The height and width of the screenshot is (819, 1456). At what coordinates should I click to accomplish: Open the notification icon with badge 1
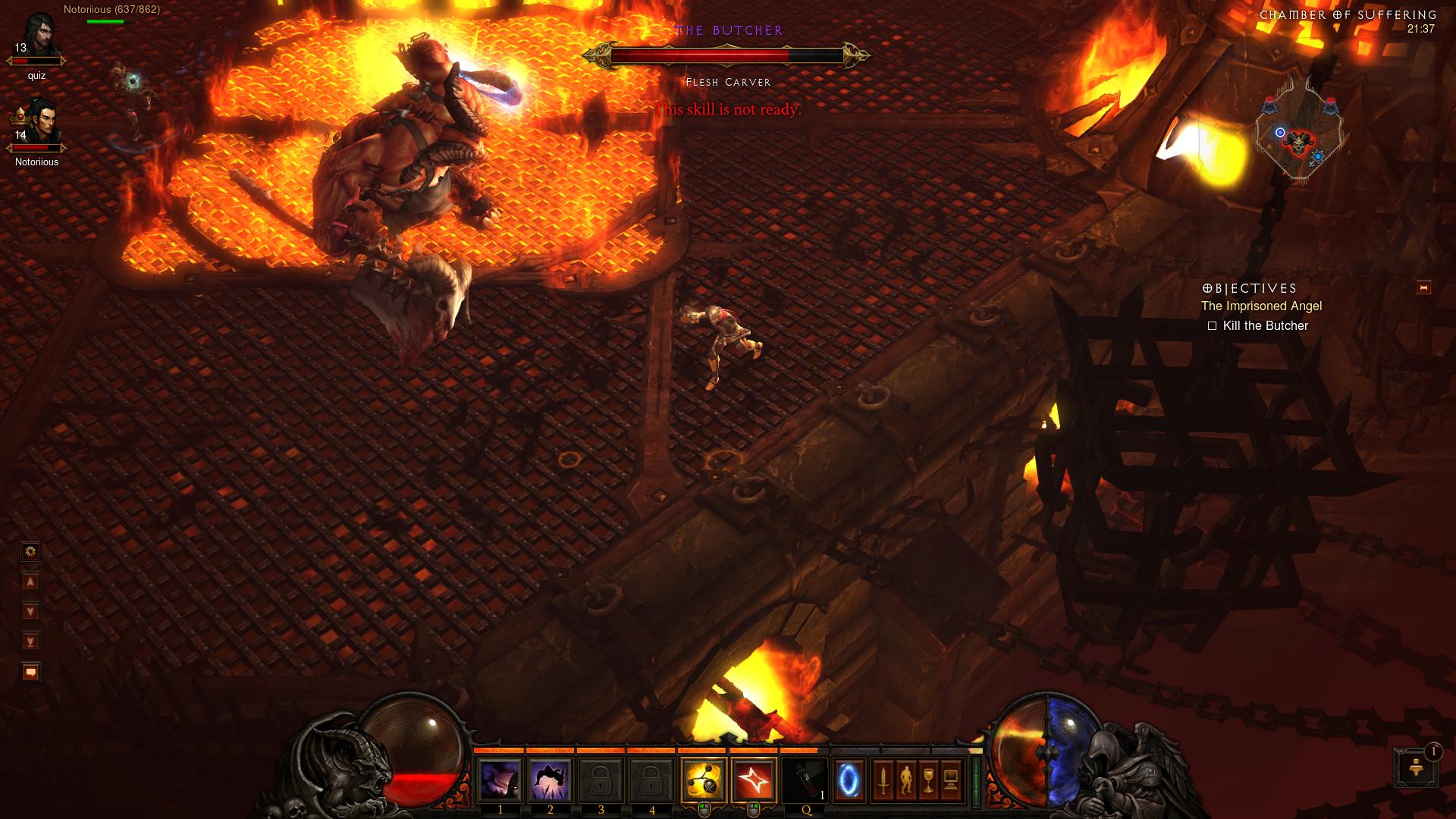tap(1415, 767)
